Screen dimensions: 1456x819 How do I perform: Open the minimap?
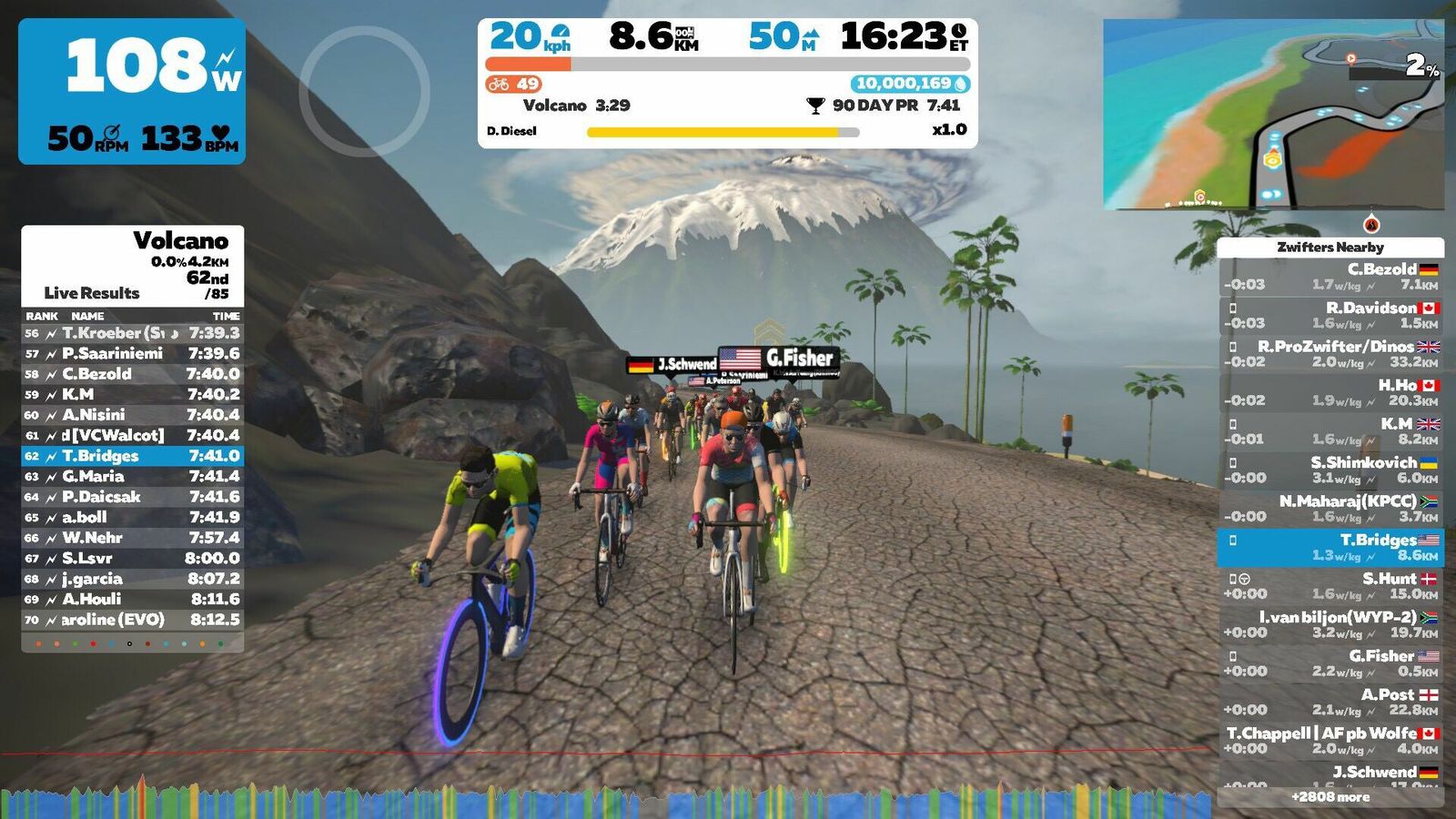(1273, 115)
